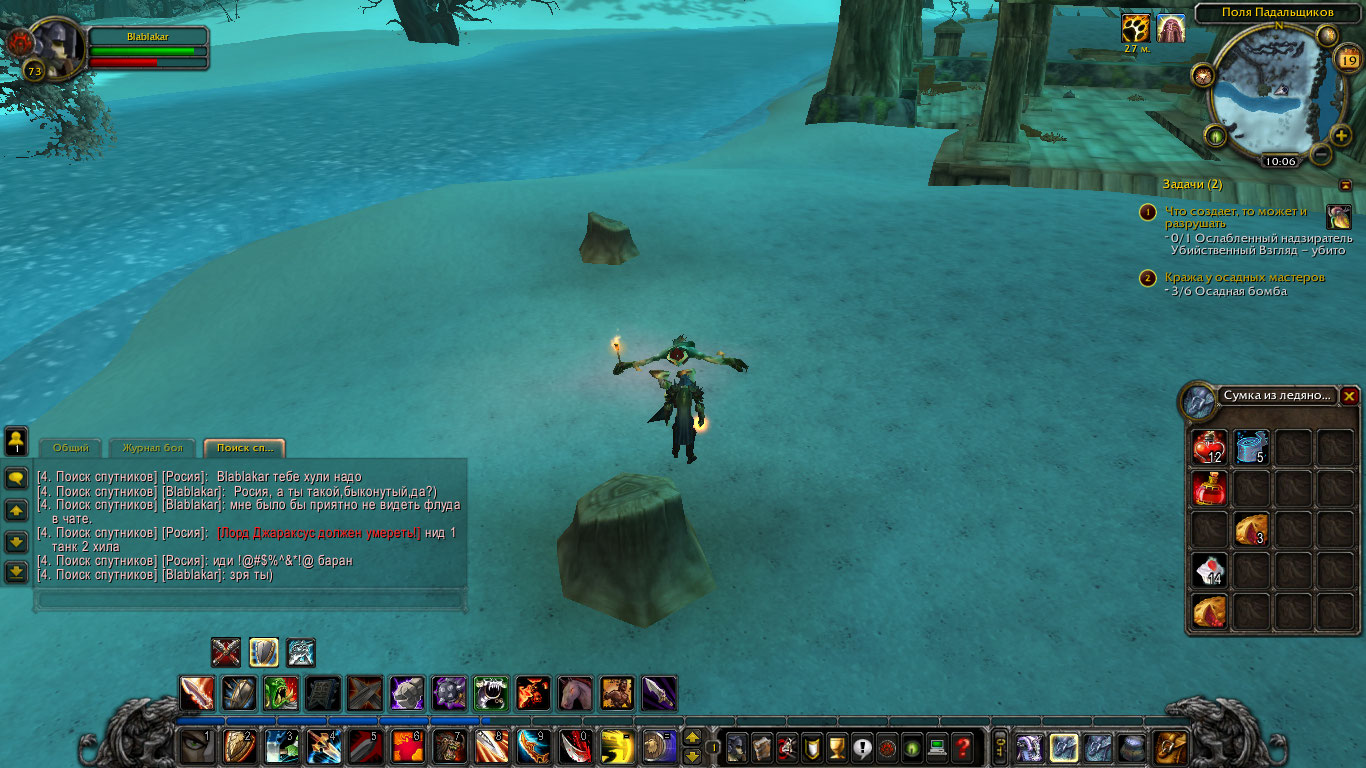Collapse the Задачи quest tracker

click(1345, 185)
